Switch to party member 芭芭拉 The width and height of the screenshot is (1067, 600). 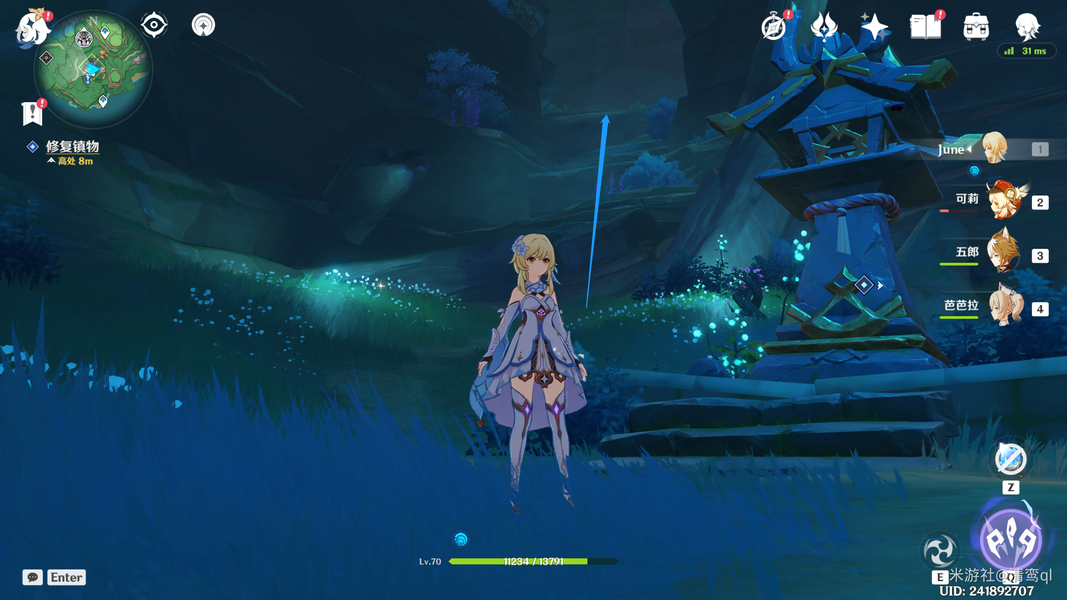pos(1004,307)
